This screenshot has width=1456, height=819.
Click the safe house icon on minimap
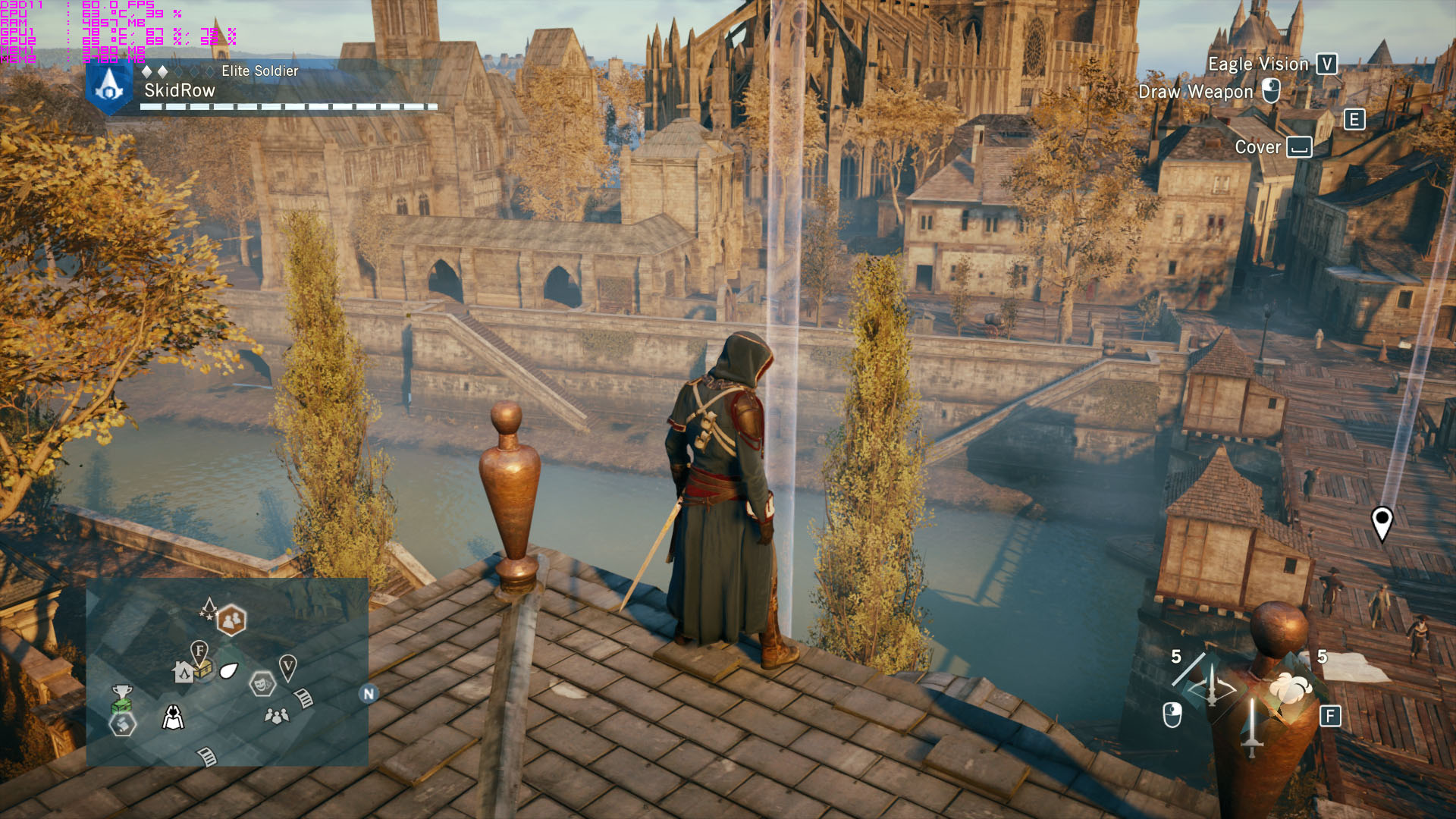pyautogui.click(x=183, y=672)
